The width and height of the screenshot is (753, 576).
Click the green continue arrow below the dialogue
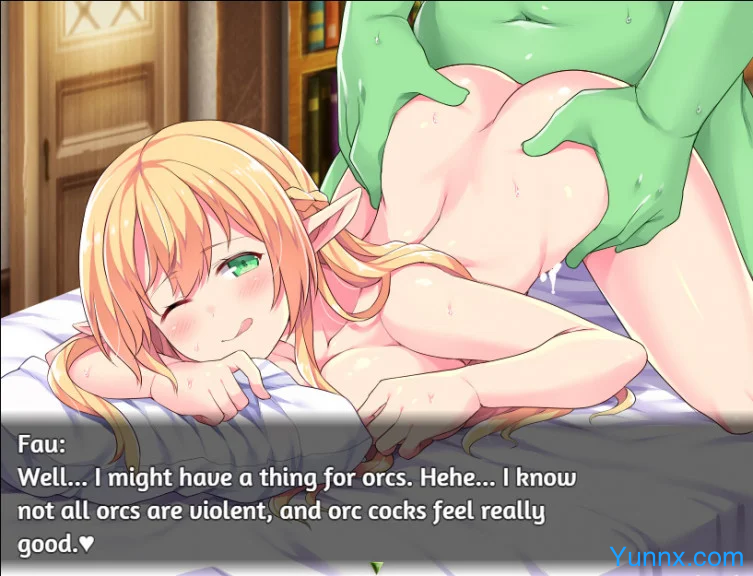coord(376,568)
